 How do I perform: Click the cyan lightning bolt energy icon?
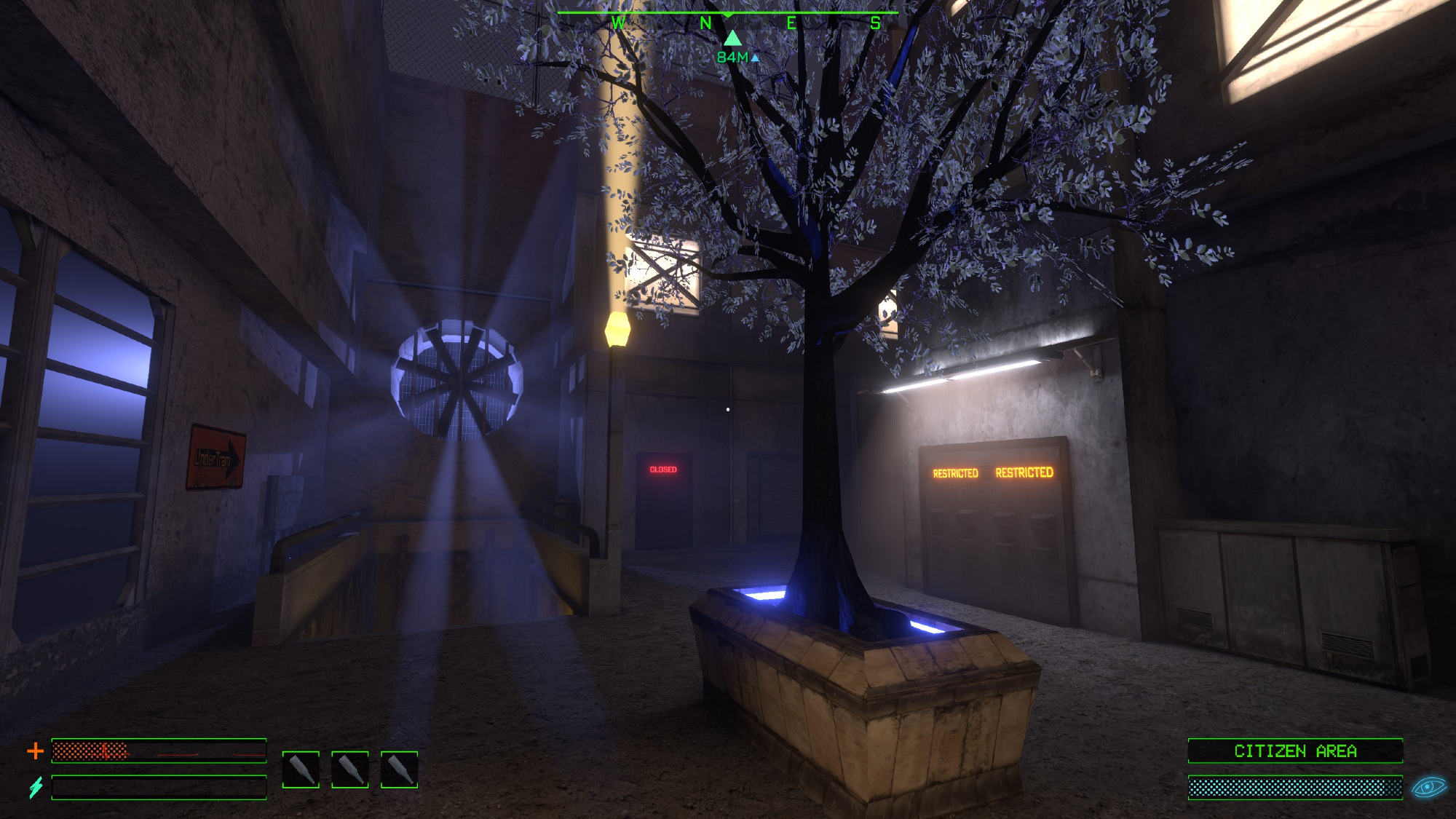36,787
